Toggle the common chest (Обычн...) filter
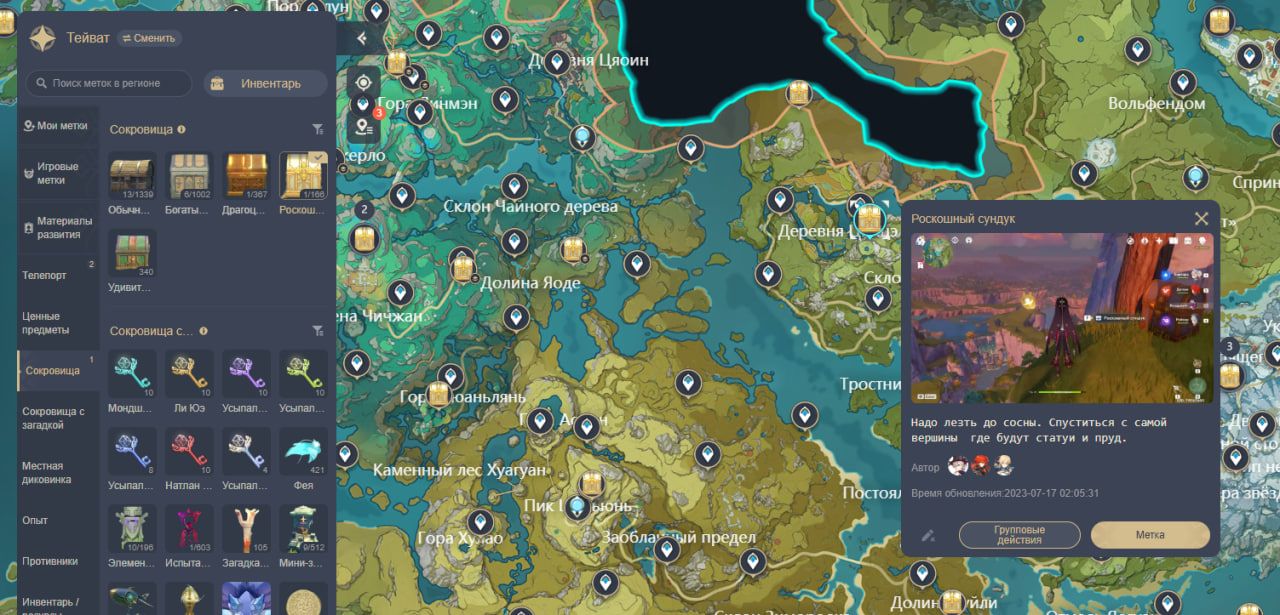This screenshot has height=615, width=1280. click(131, 177)
